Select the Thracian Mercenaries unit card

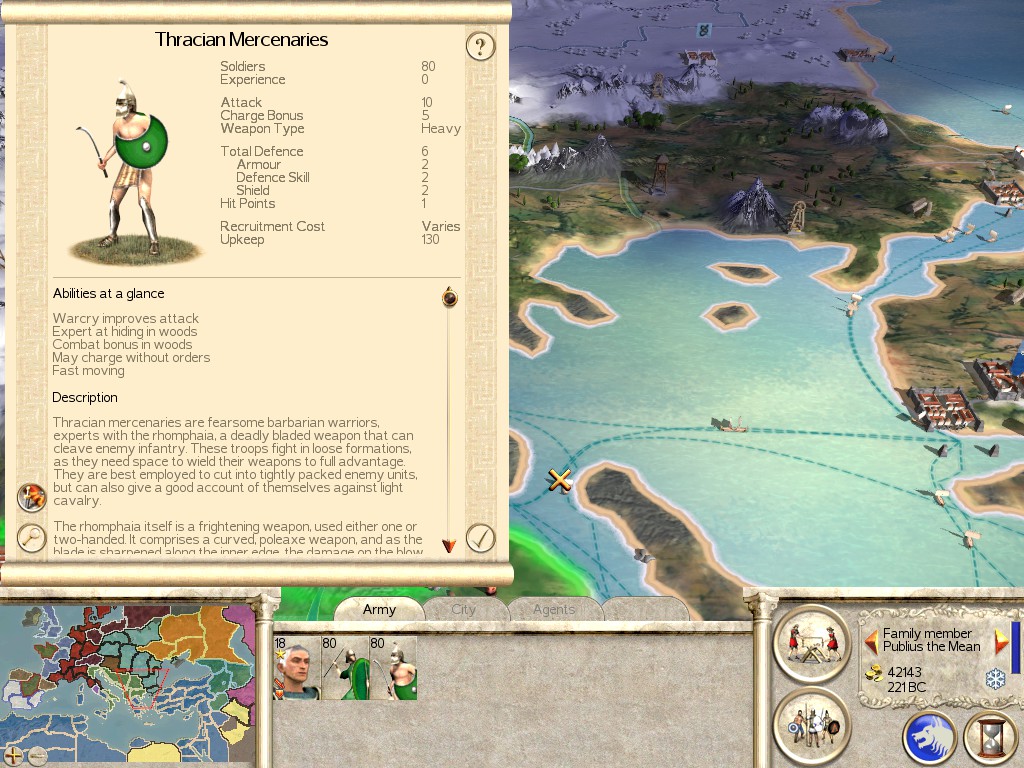point(393,668)
